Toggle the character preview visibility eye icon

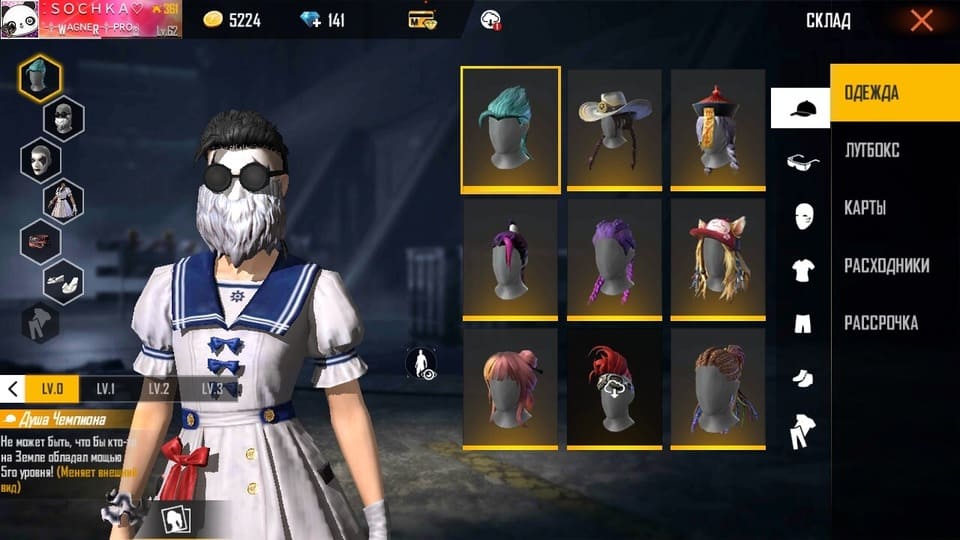(422, 364)
